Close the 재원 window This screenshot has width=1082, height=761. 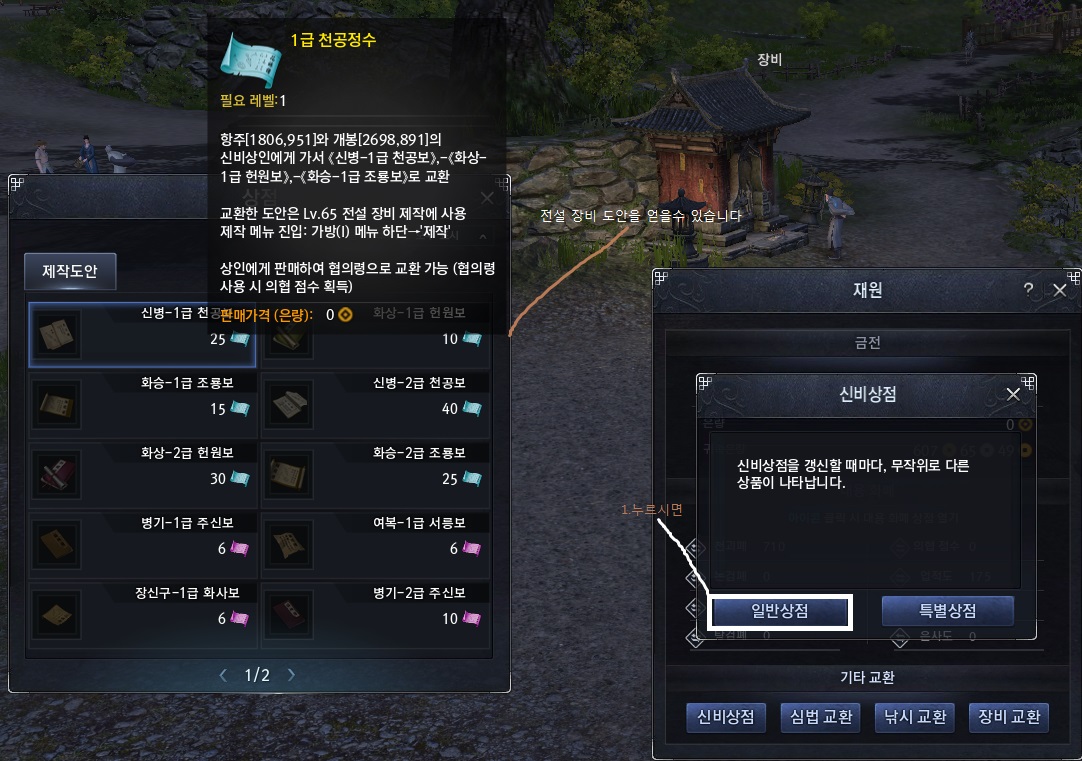click(x=1059, y=290)
